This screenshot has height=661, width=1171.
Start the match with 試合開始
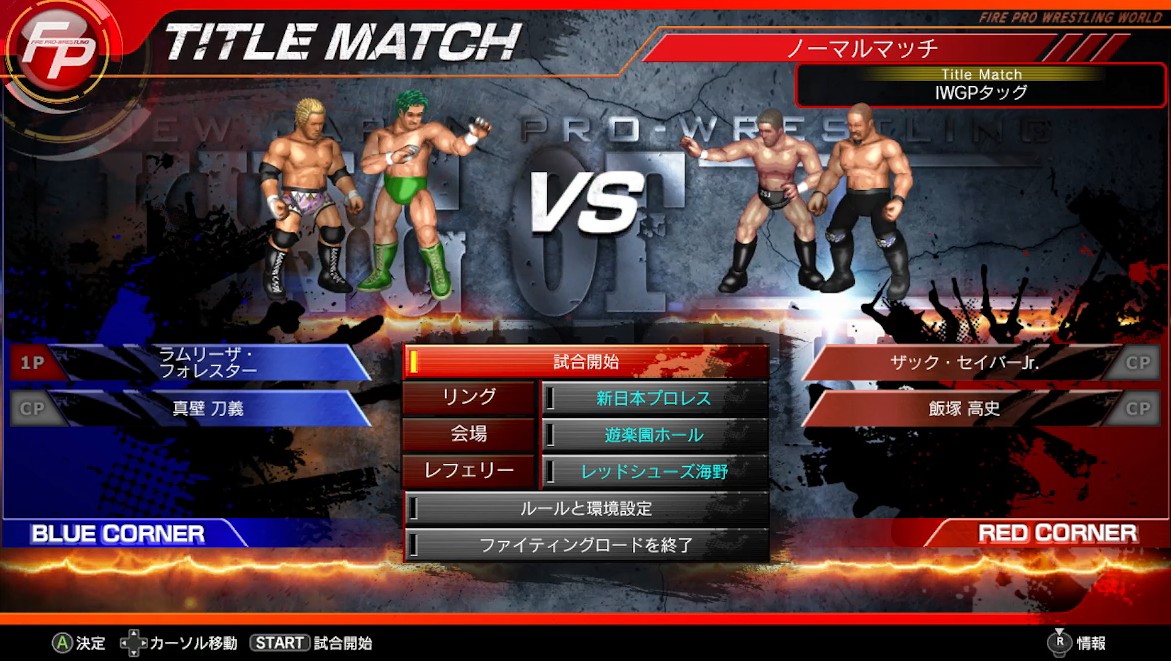pyautogui.click(x=586, y=362)
